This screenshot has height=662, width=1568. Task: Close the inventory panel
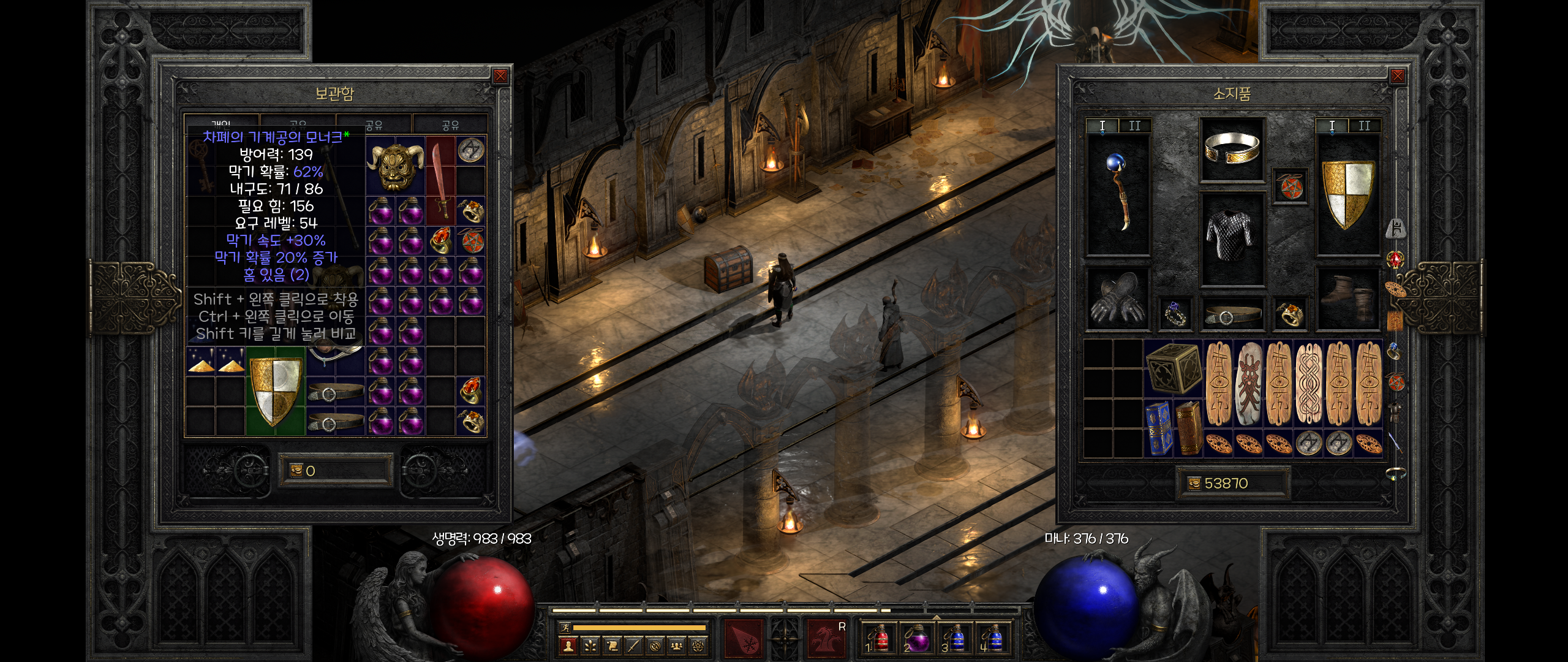[x=1397, y=76]
